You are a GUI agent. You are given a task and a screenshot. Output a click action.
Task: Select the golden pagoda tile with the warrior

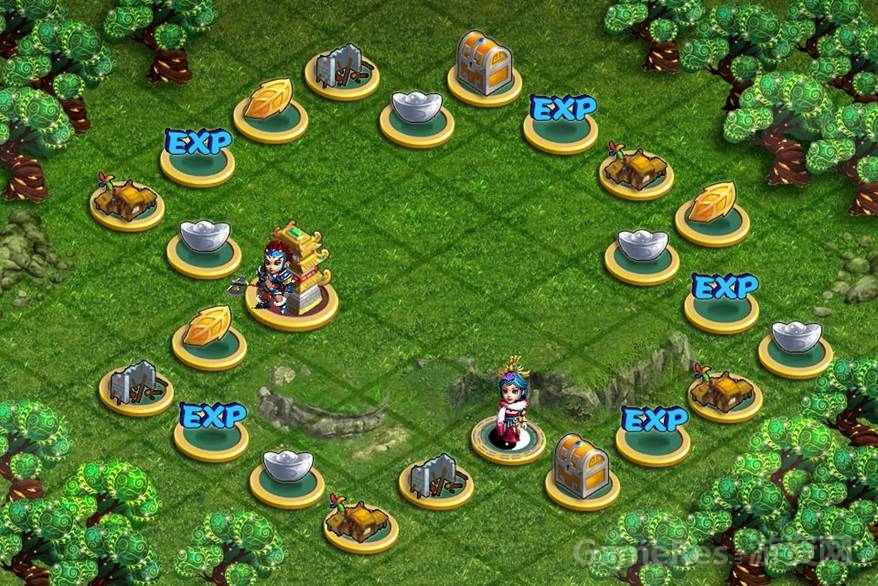pos(292,300)
